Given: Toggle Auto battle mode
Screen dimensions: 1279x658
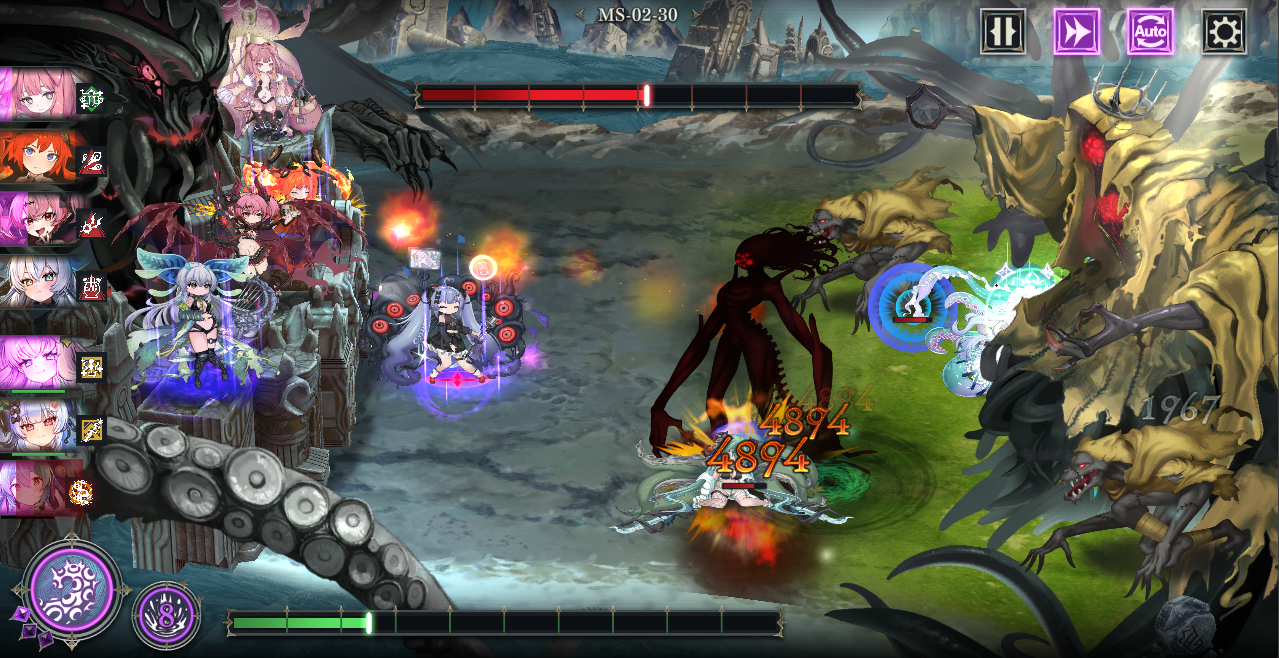Looking at the screenshot, I should [1150, 33].
